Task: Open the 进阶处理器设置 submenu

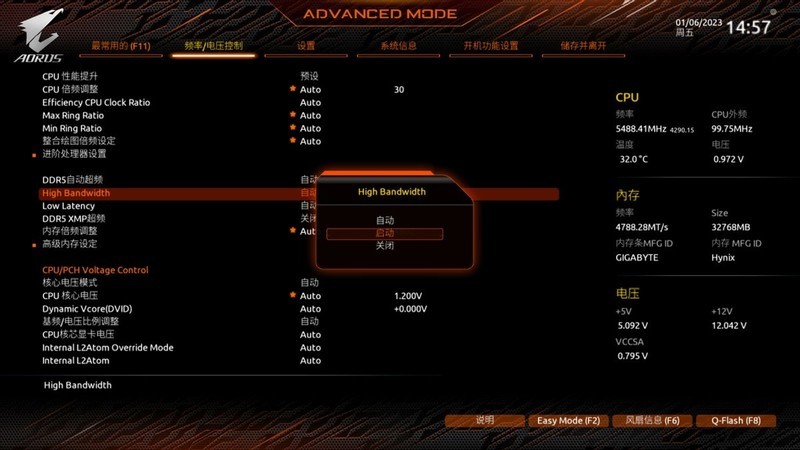Action: 74,154
